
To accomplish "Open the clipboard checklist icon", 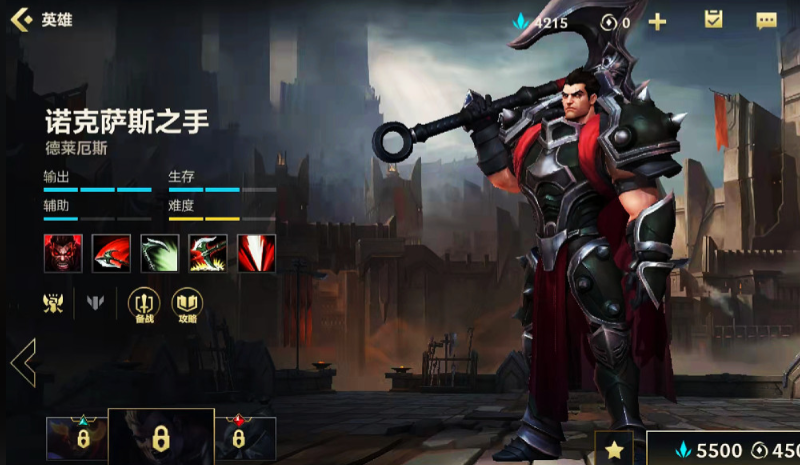I will [713, 20].
